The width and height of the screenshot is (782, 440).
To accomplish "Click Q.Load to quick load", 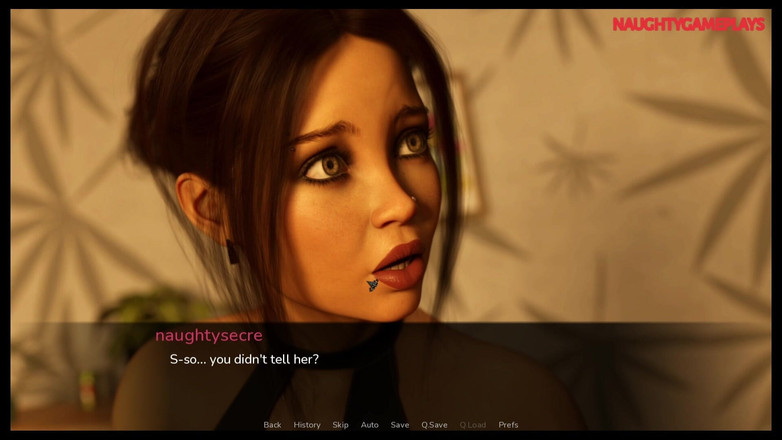I will click(x=473, y=425).
